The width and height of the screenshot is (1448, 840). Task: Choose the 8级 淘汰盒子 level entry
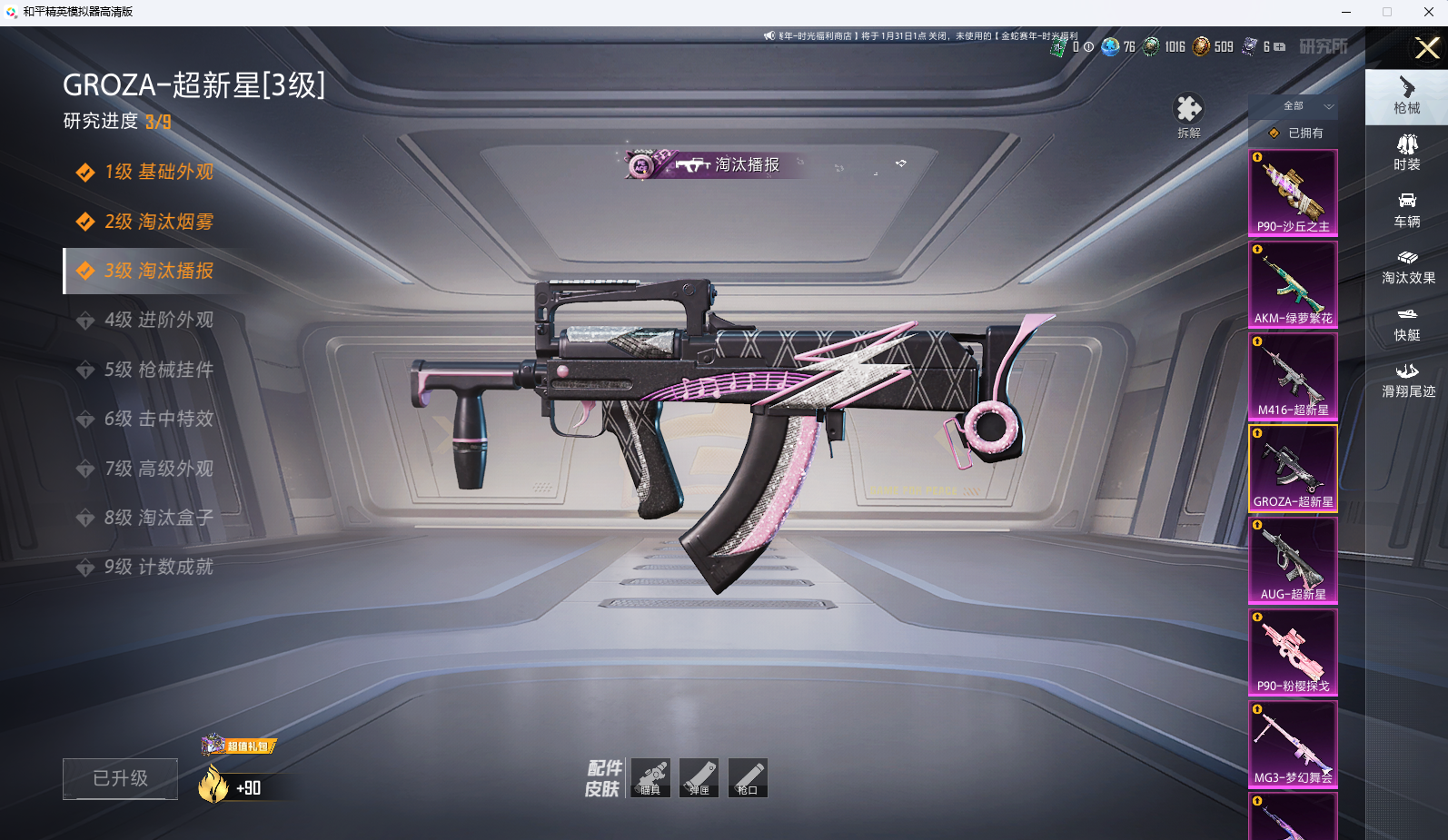pyautogui.click(x=158, y=518)
